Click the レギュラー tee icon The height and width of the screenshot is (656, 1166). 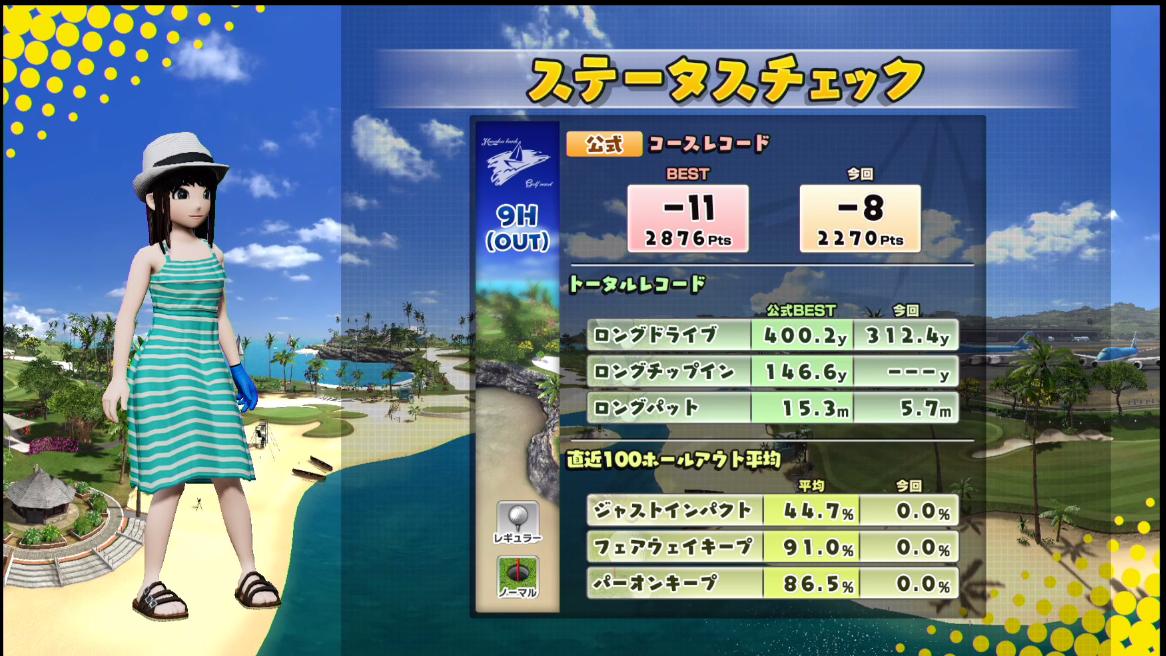[517, 519]
